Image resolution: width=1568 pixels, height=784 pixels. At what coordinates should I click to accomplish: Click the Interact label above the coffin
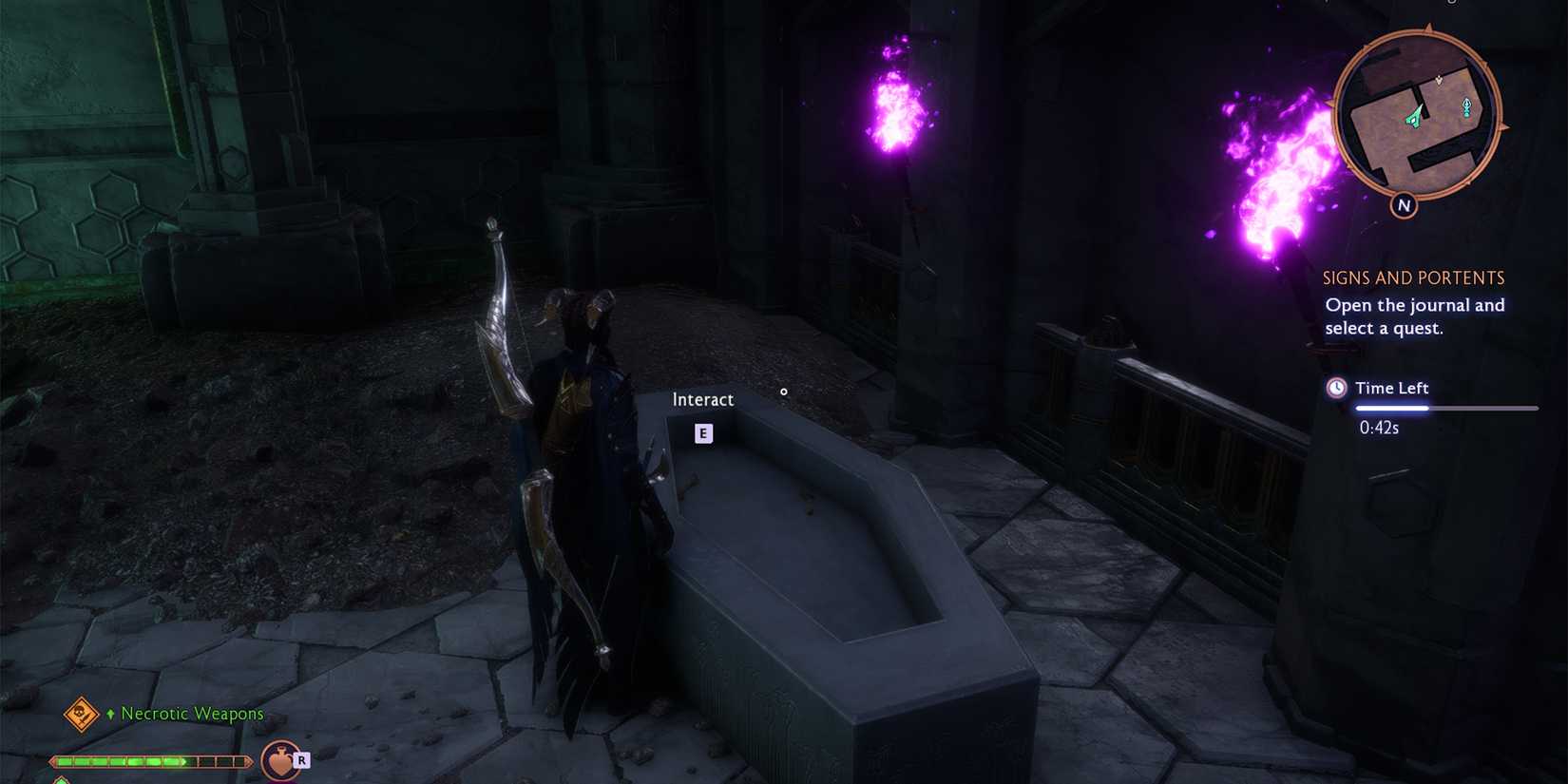click(x=702, y=399)
